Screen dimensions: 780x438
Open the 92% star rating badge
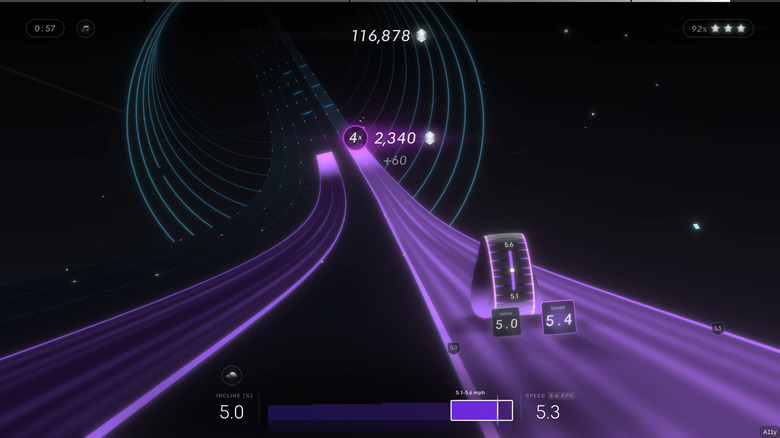click(718, 28)
